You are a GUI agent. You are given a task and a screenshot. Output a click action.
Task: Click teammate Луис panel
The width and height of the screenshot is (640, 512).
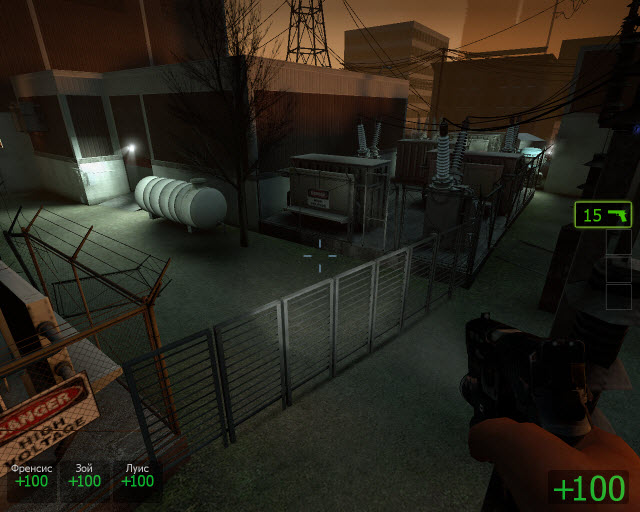pos(137,476)
